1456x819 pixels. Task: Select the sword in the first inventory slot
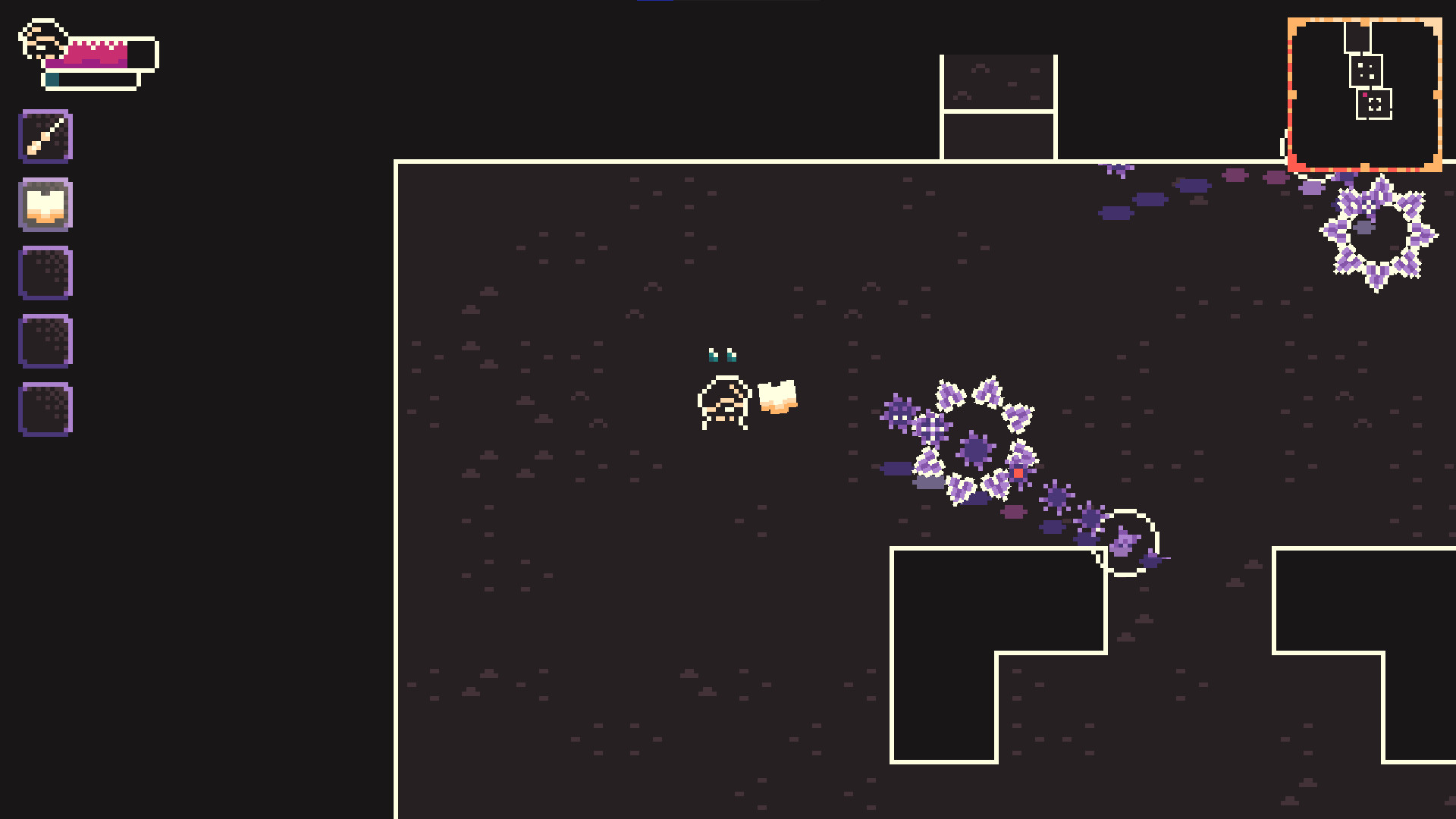coord(44,135)
